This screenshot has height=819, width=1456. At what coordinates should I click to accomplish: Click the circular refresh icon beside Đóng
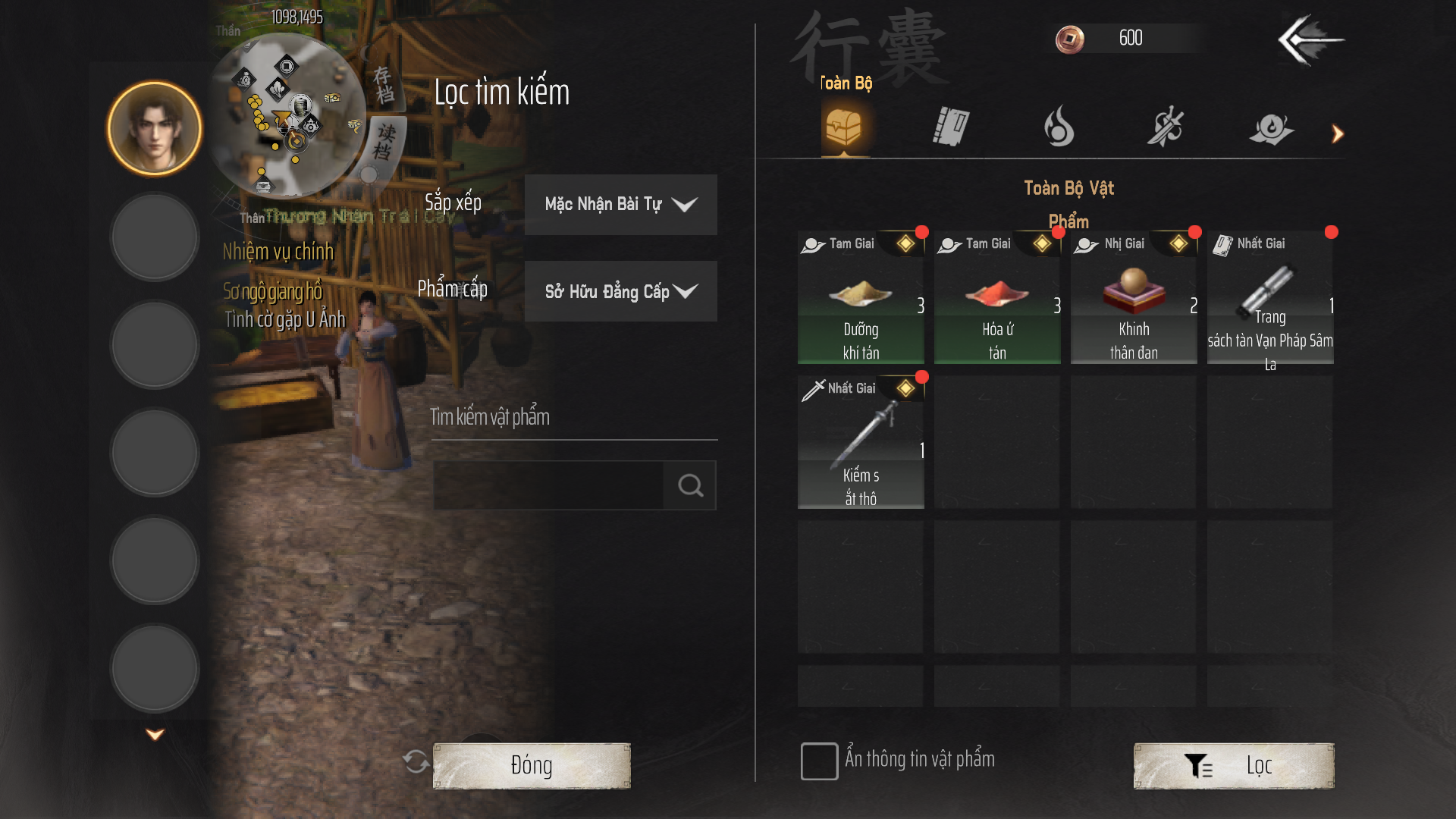[416, 764]
